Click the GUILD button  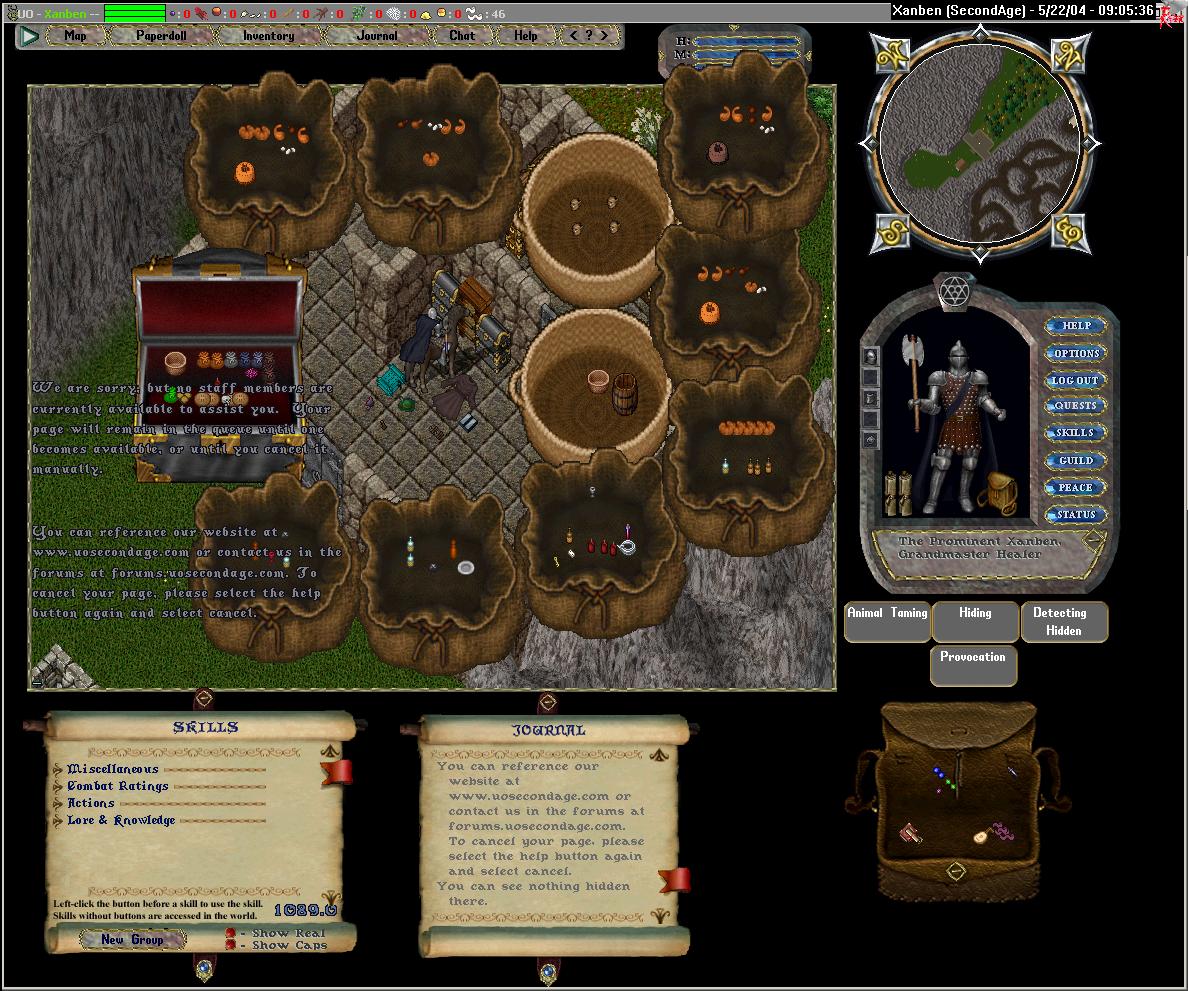tap(1076, 460)
